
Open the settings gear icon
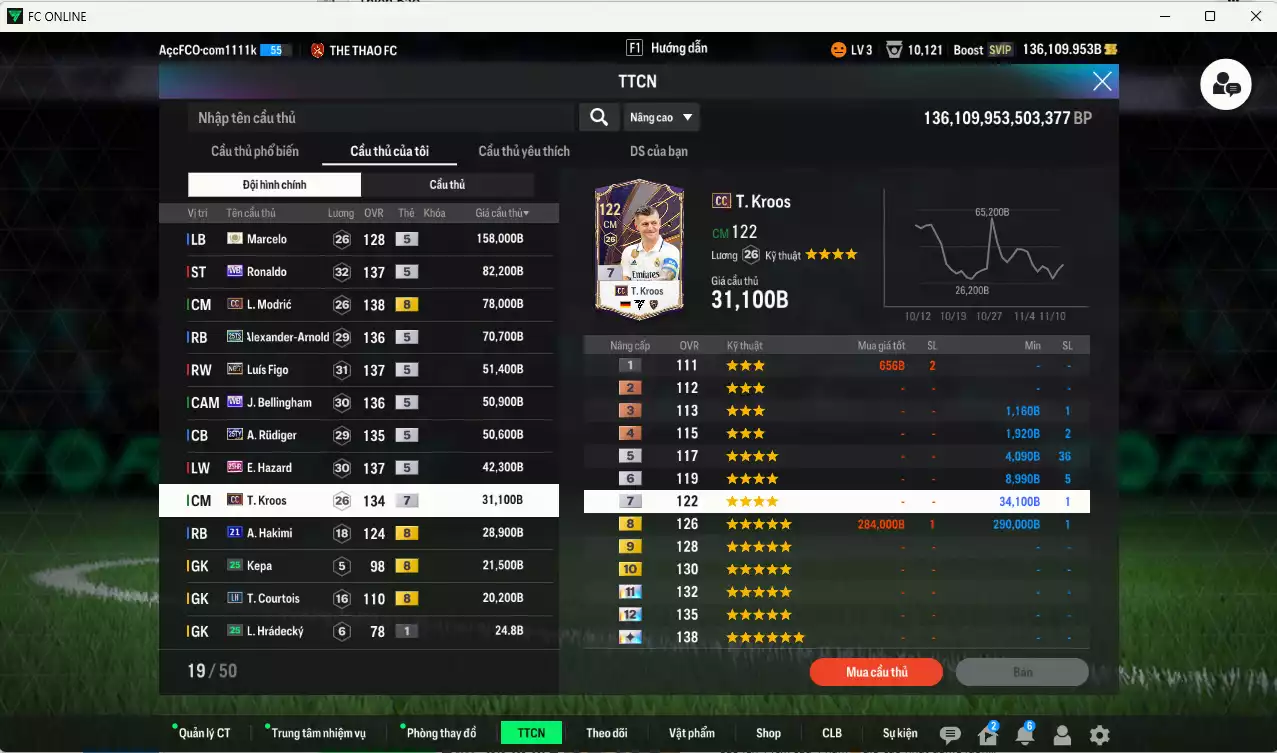[x=1099, y=735]
